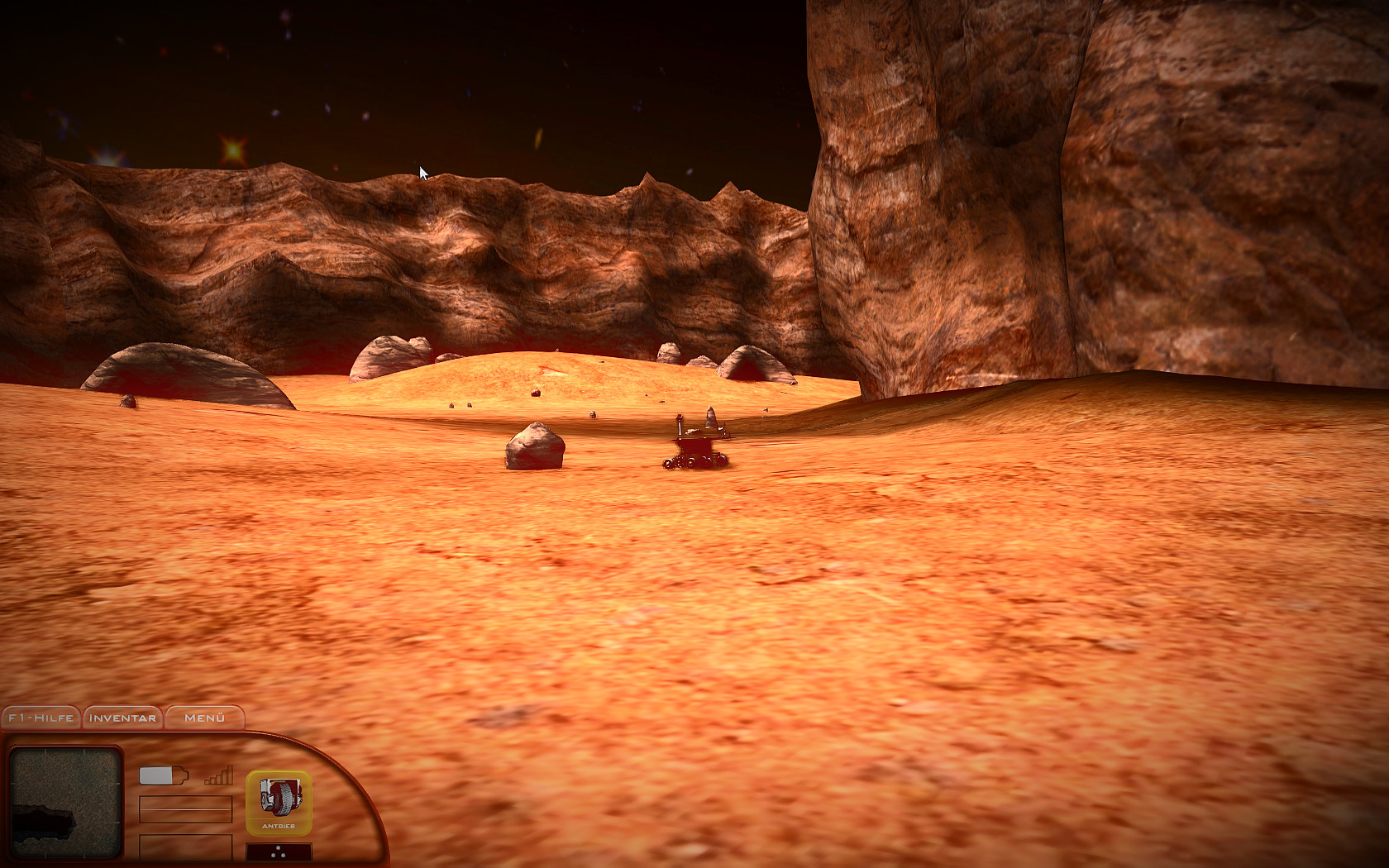Toggle the signal indicator in the dashboard
The height and width of the screenshot is (868, 1389).
click(218, 775)
